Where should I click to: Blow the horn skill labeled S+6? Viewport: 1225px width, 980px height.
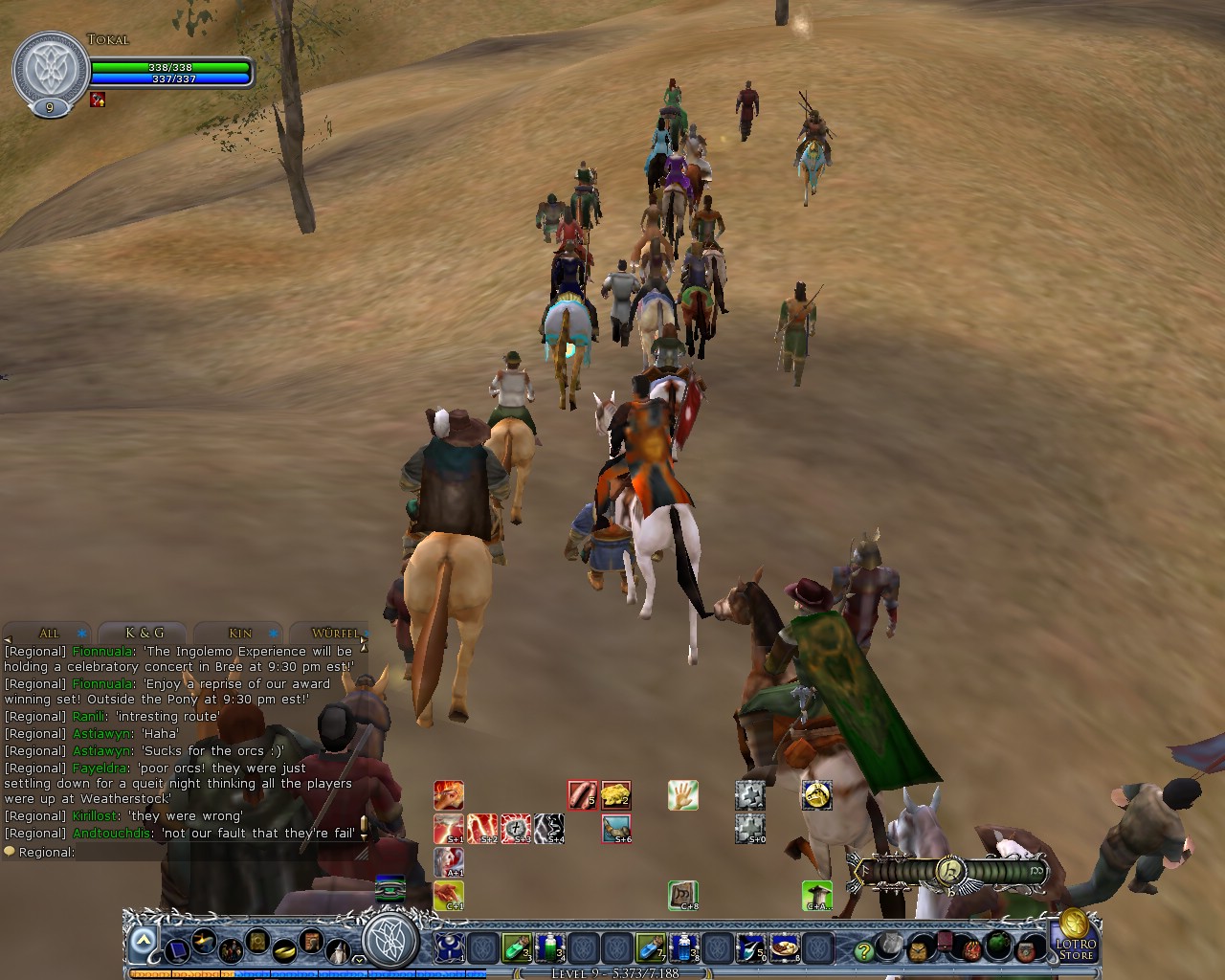coord(615,829)
